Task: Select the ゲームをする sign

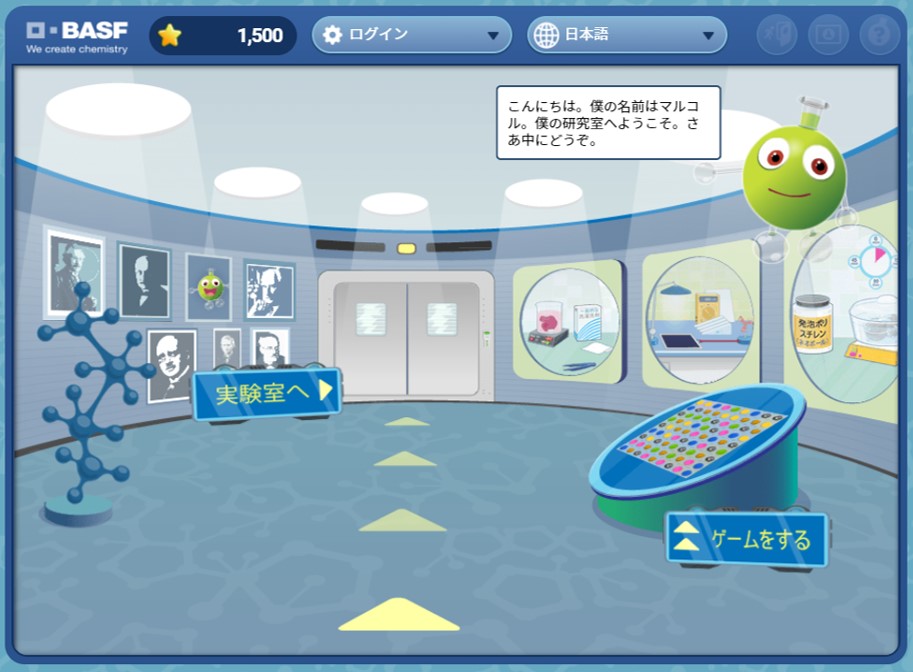Action: click(747, 540)
